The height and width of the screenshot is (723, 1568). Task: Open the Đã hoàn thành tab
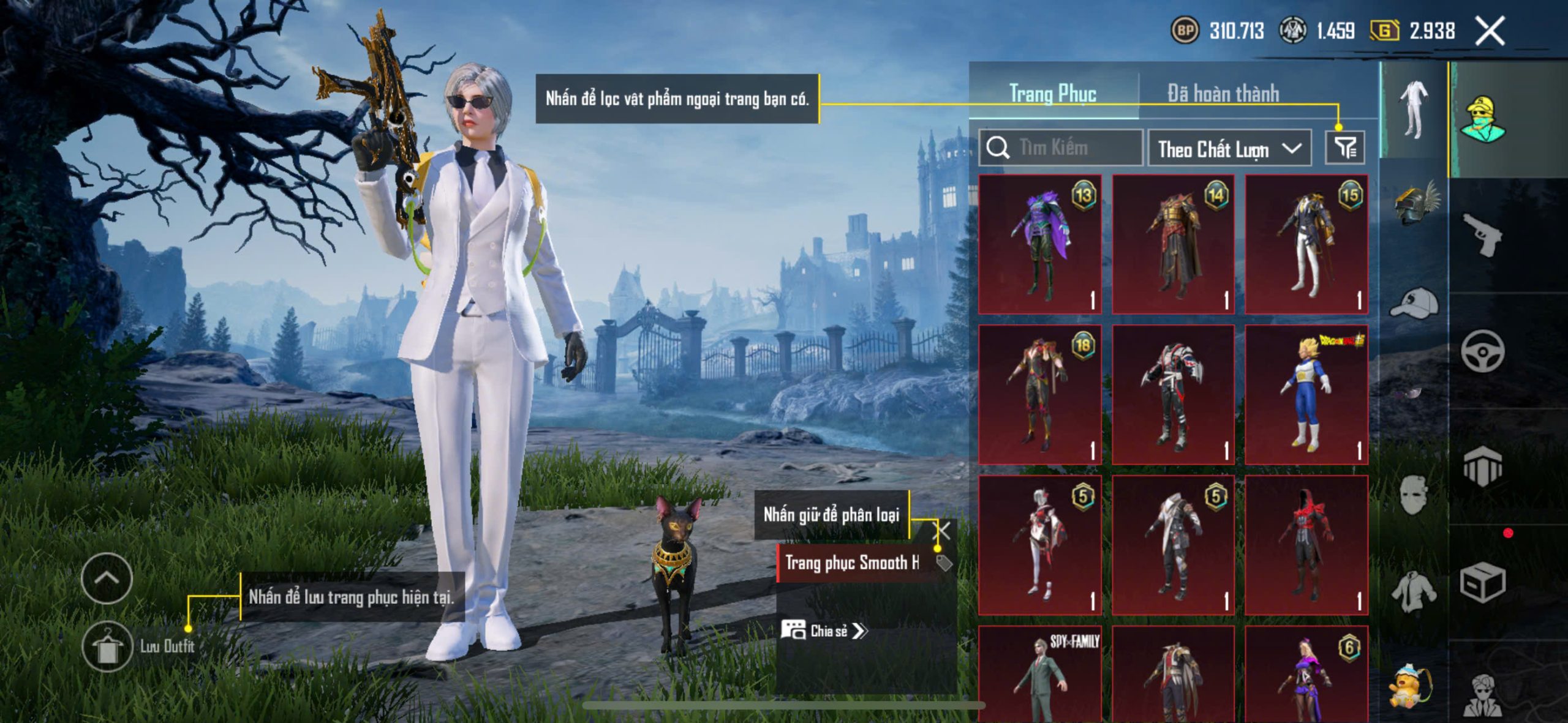1223,94
